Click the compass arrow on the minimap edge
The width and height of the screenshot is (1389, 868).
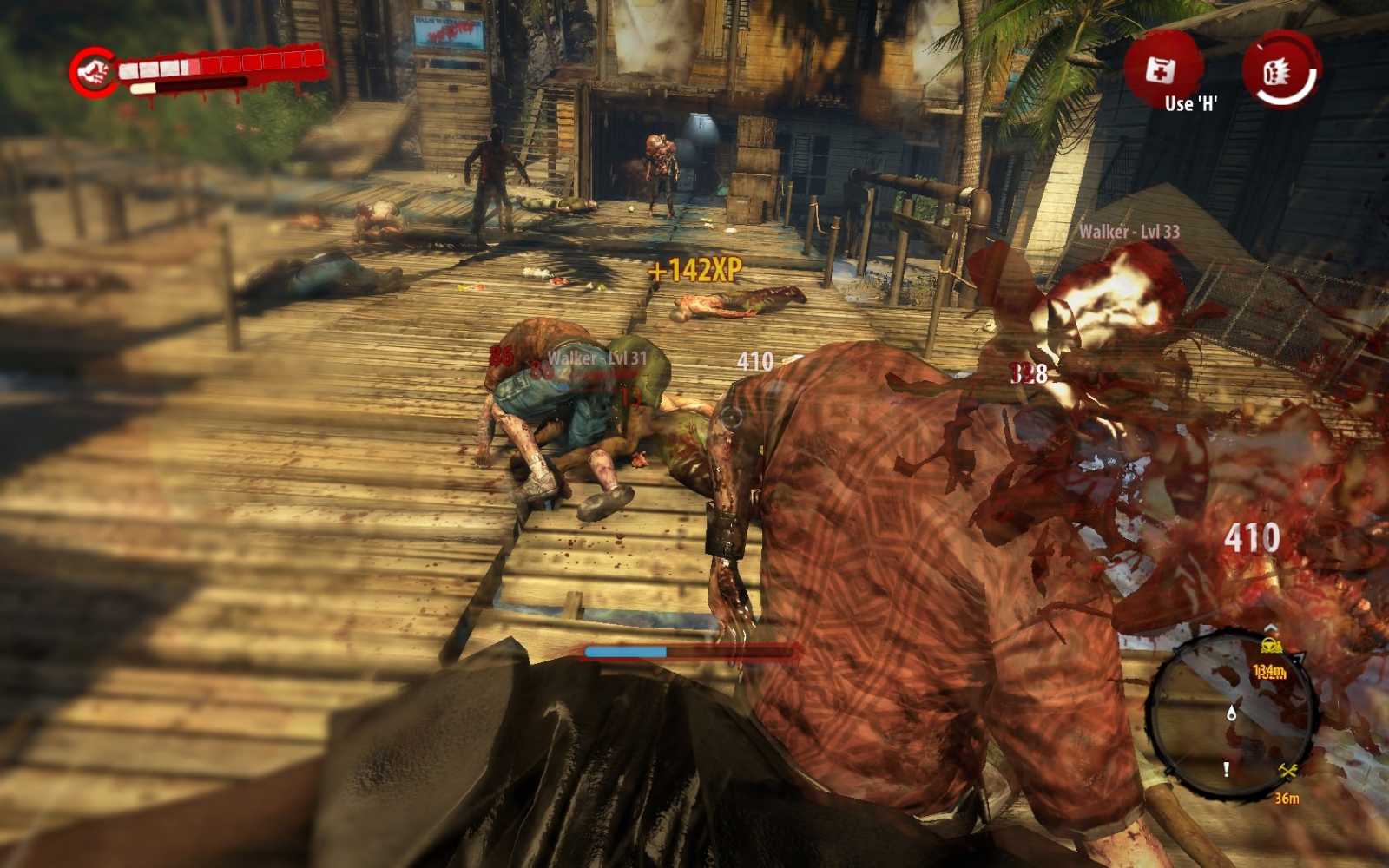pos(1298,658)
